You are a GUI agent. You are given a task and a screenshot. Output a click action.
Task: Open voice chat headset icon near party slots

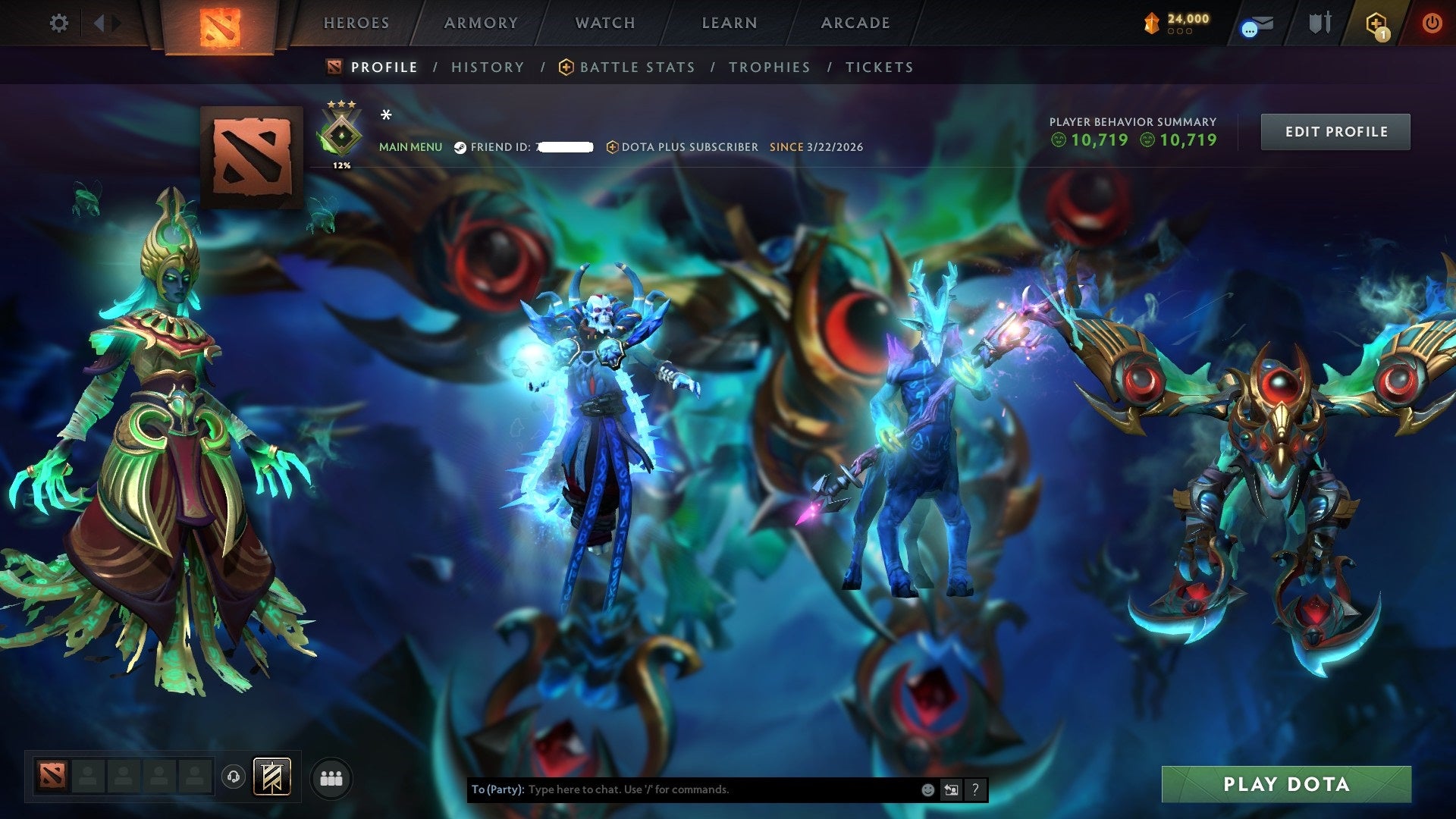[x=235, y=778]
